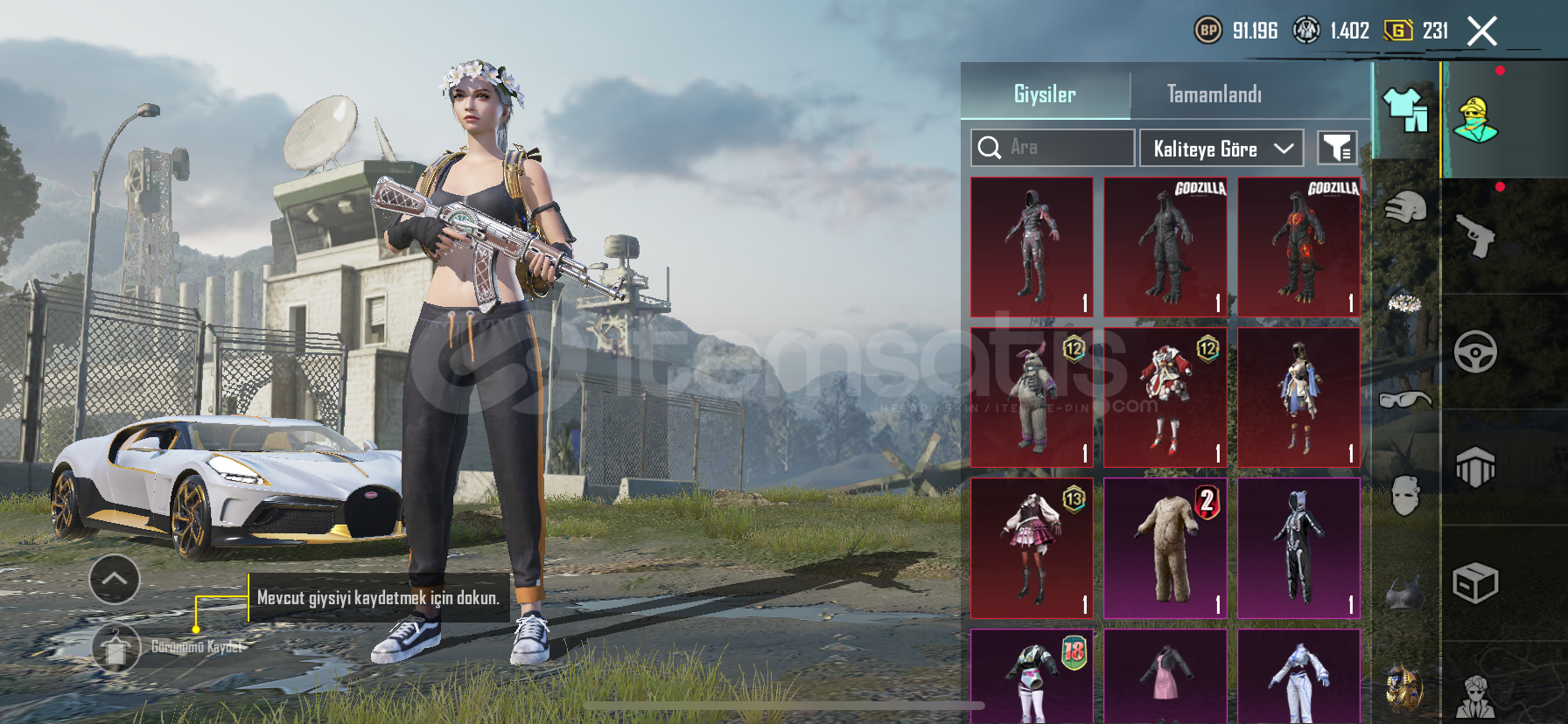Tap Görünümü Kaydet to save outfit

tap(116, 648)
